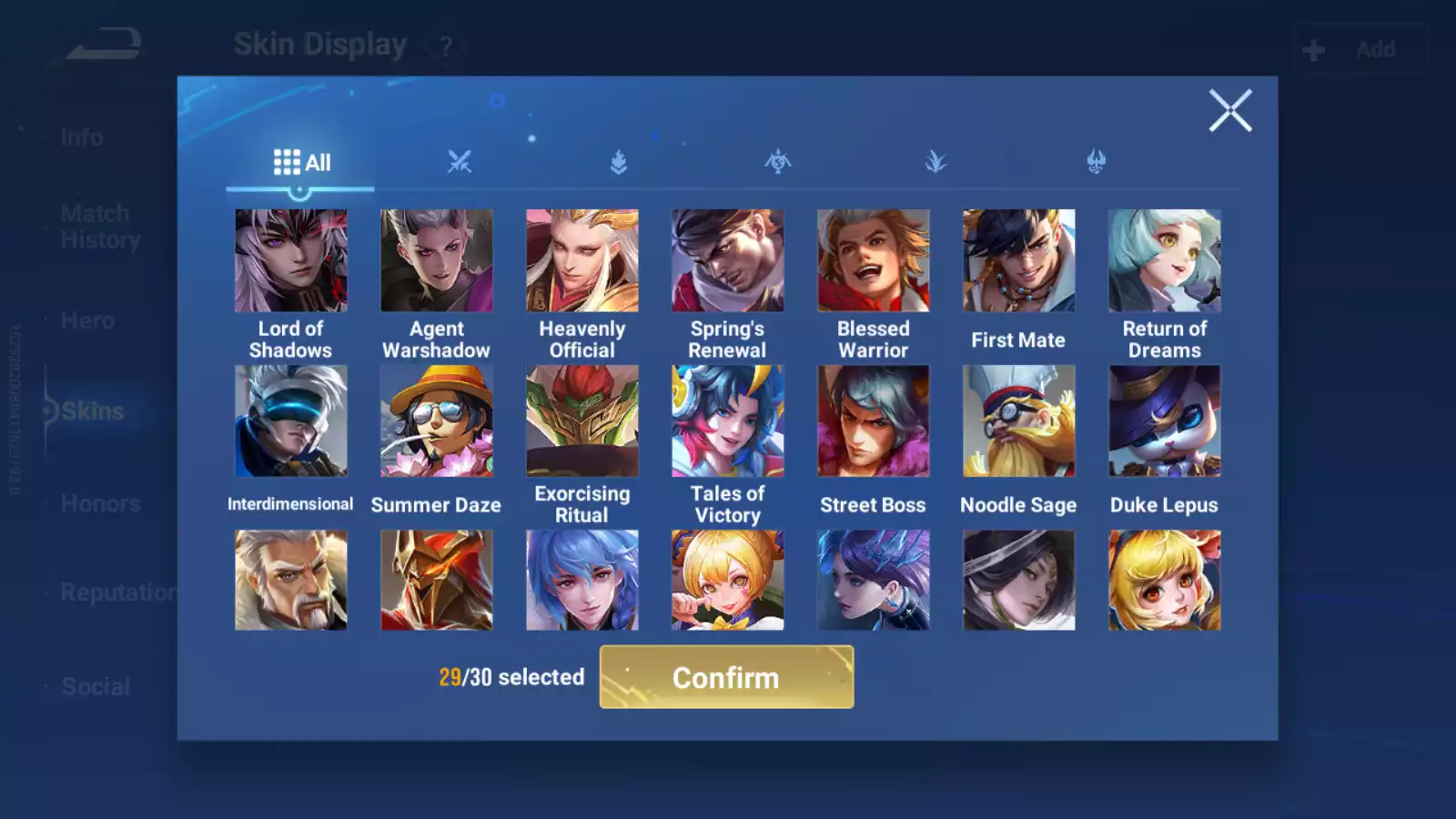1456x819 pixels.
Task: Choose the Blessed Warrior skin
Action: click(873, 261)
